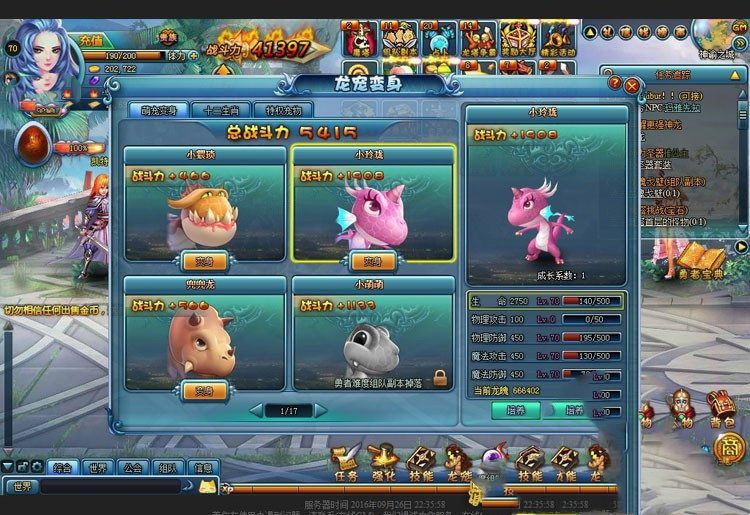
Task: Switch chat to the 世界 tab
Action: coord(97,467)
